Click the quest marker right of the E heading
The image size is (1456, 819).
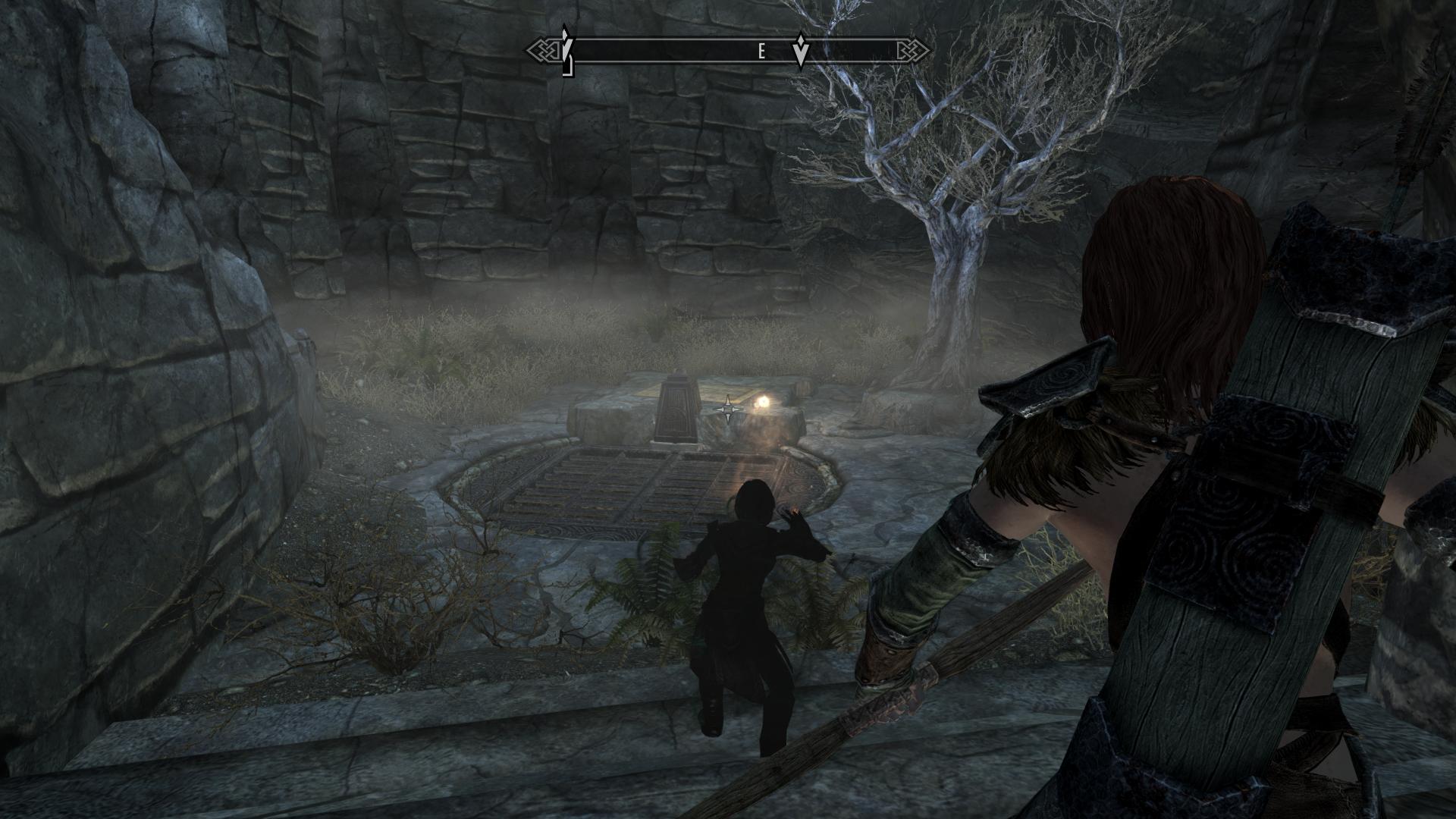click(800, 51)
